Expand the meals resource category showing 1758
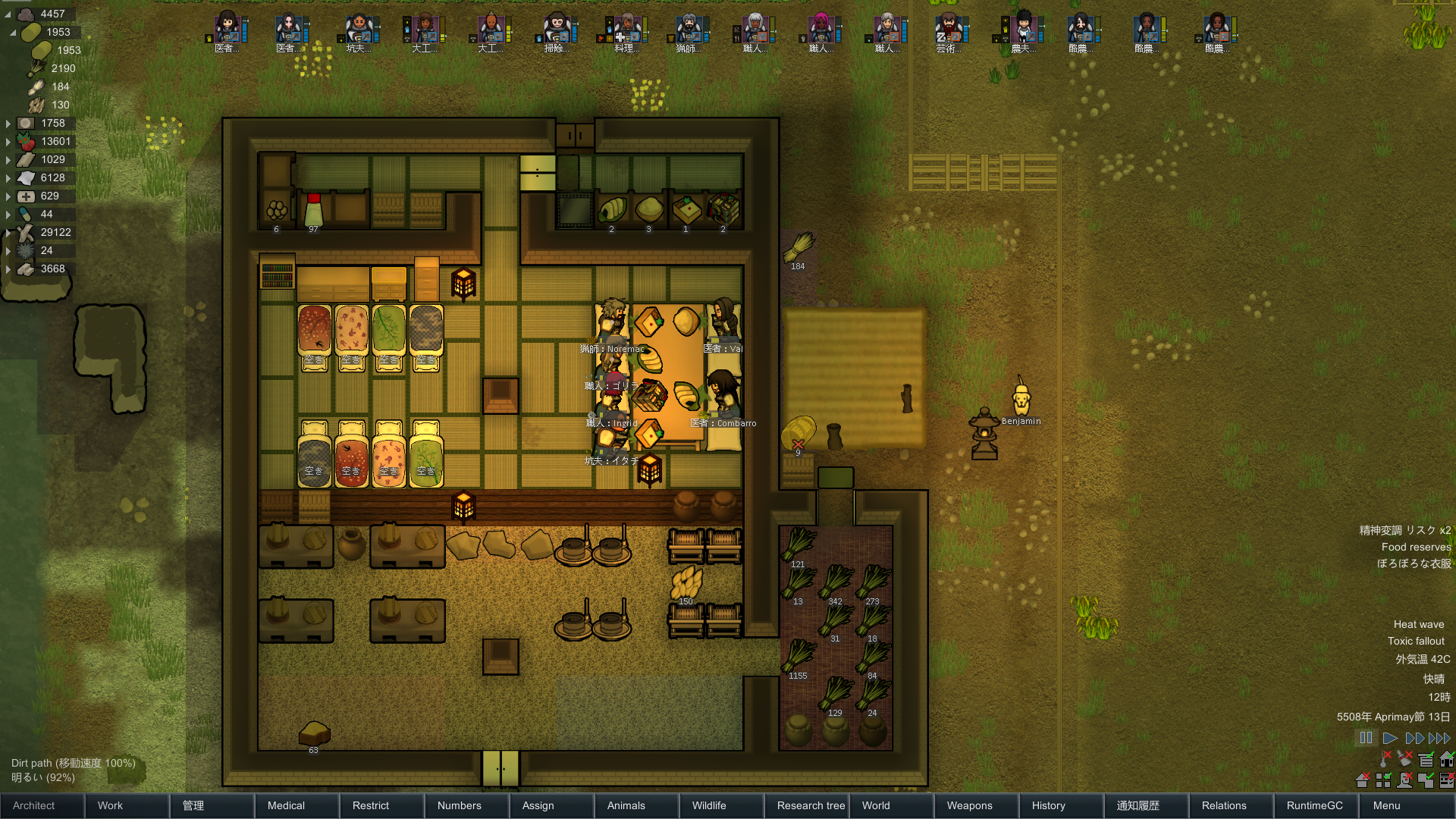The image size is (1456, 819). pos(8,122)
